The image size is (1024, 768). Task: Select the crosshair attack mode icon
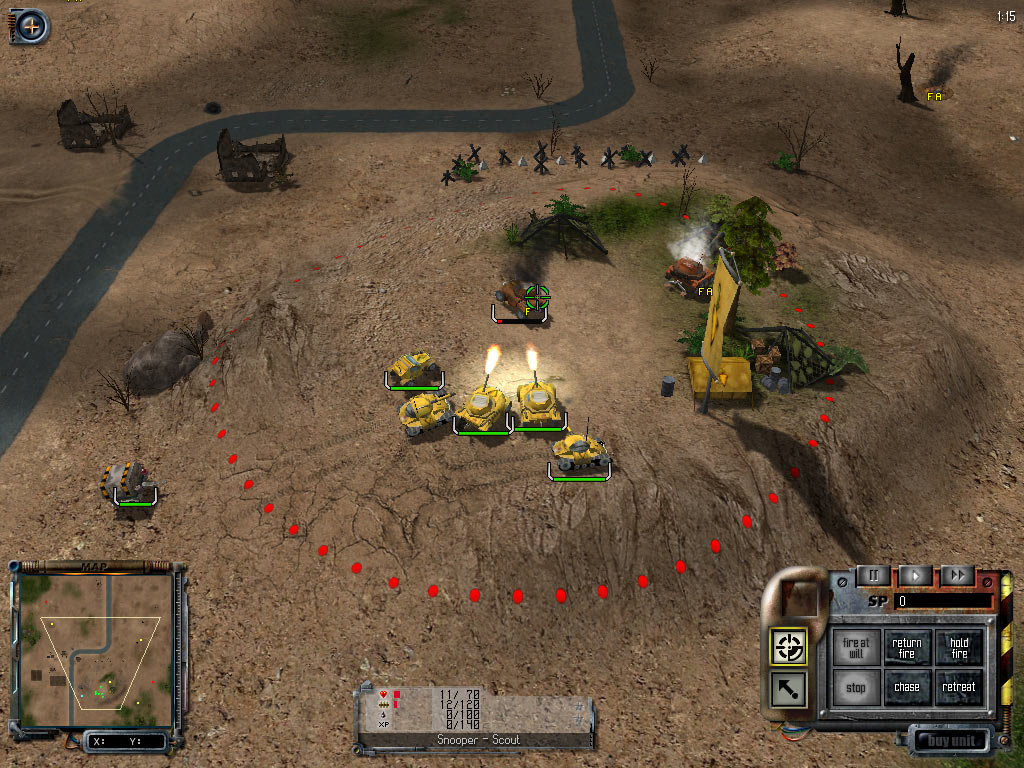point(790,648)
